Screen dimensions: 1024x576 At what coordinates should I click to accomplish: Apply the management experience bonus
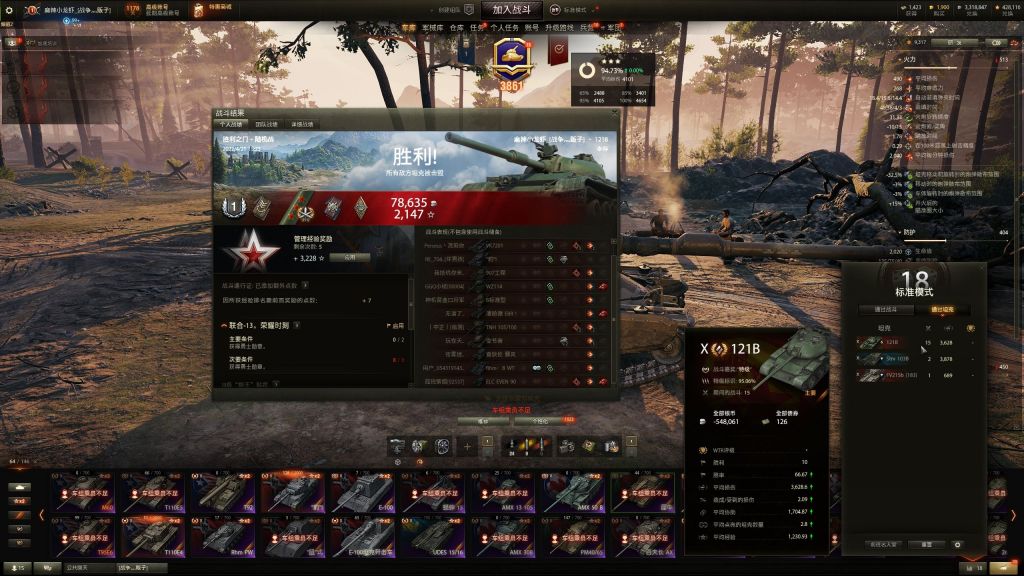350,257
